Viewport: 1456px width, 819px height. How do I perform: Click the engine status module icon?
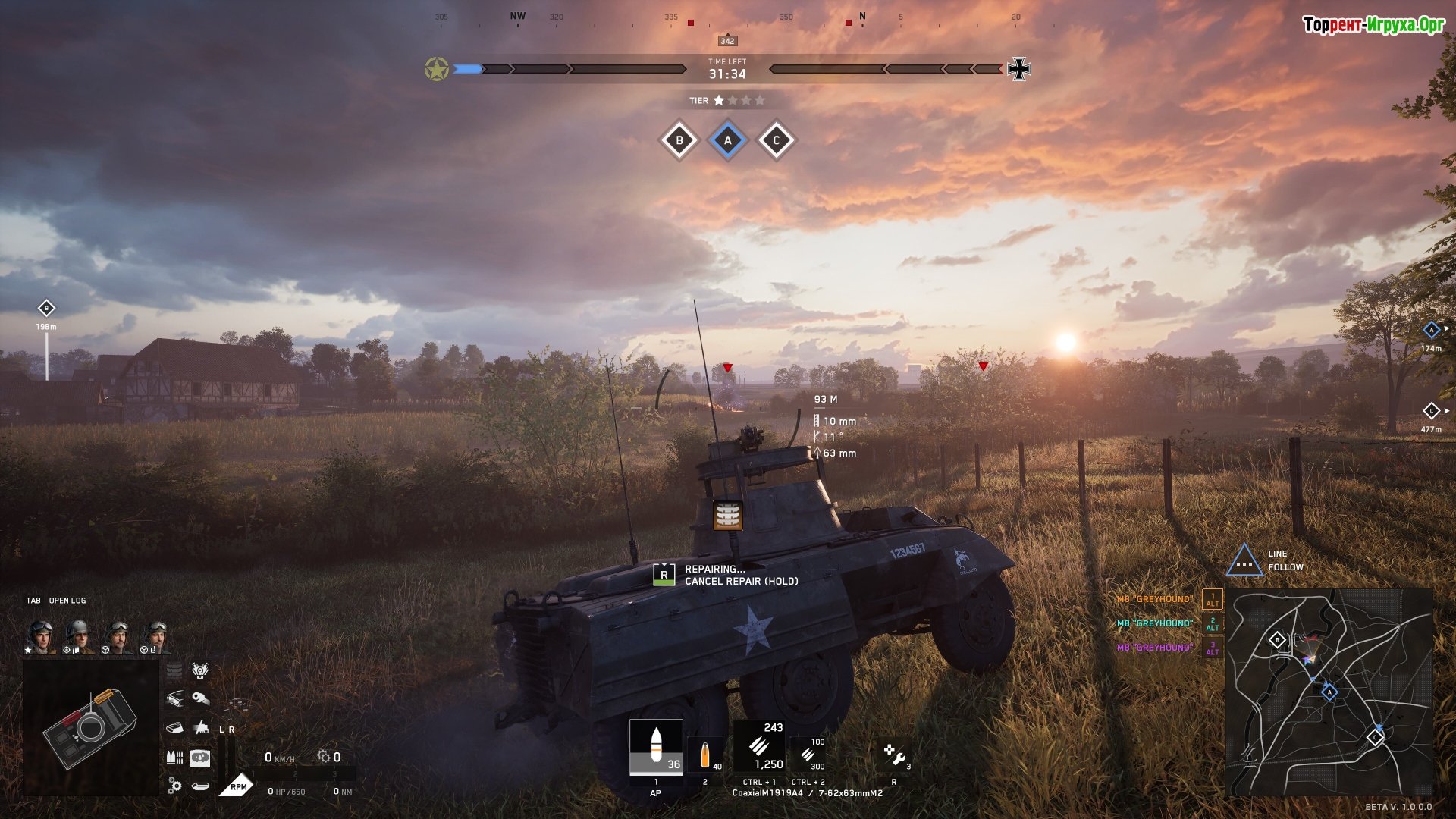click(200, 670)
